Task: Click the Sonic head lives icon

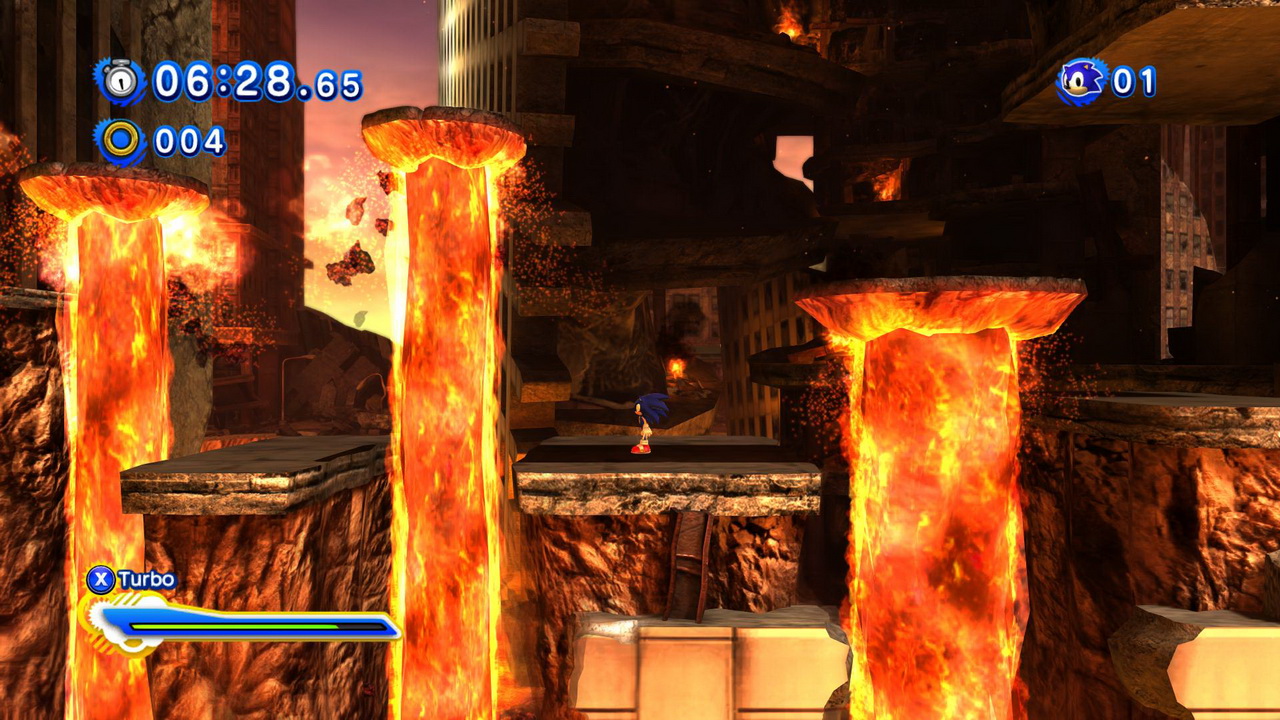Action: tap(1082, 81)
